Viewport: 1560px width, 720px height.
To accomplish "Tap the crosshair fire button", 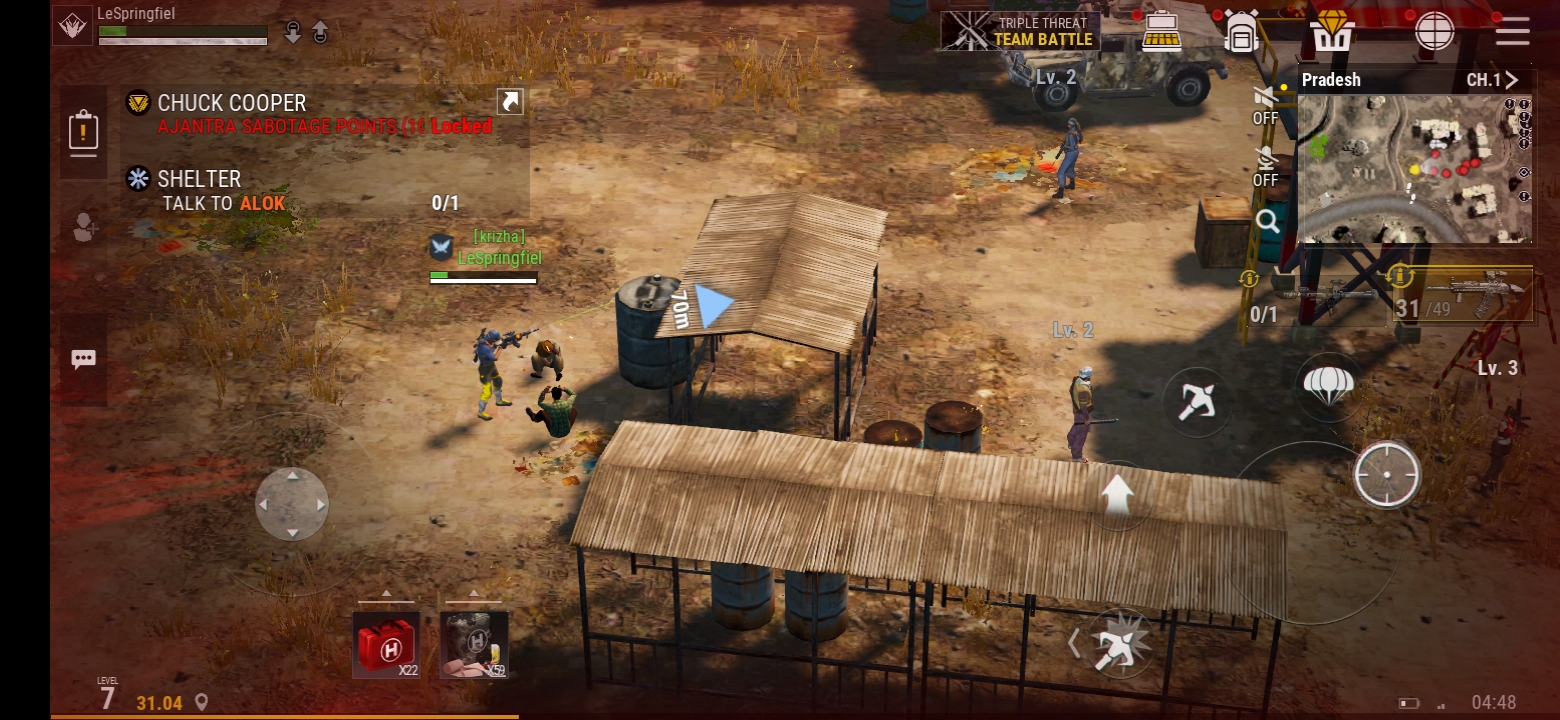I will pos(1387,475).
